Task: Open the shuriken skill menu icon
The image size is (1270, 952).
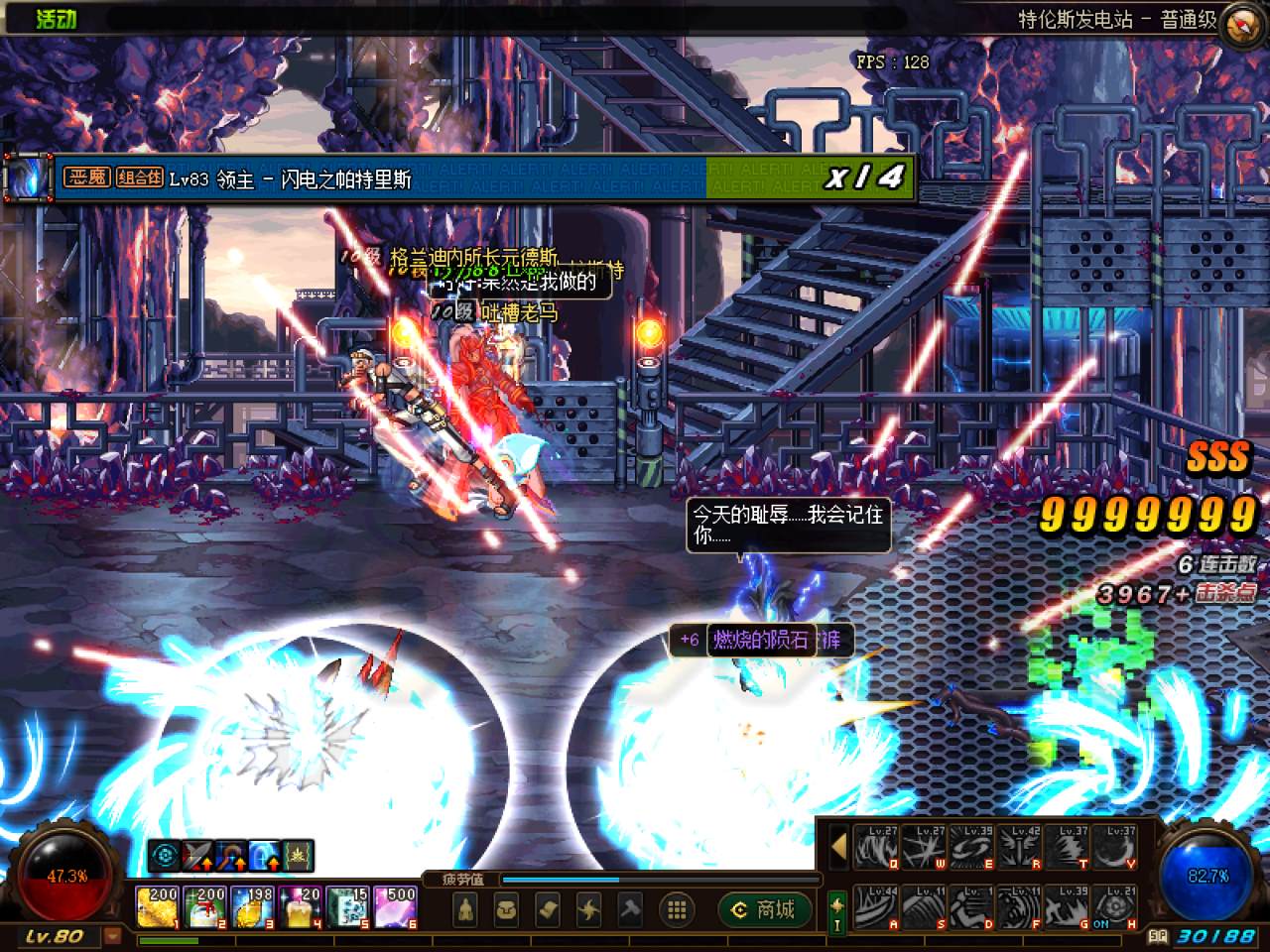Action: point(589,908)
